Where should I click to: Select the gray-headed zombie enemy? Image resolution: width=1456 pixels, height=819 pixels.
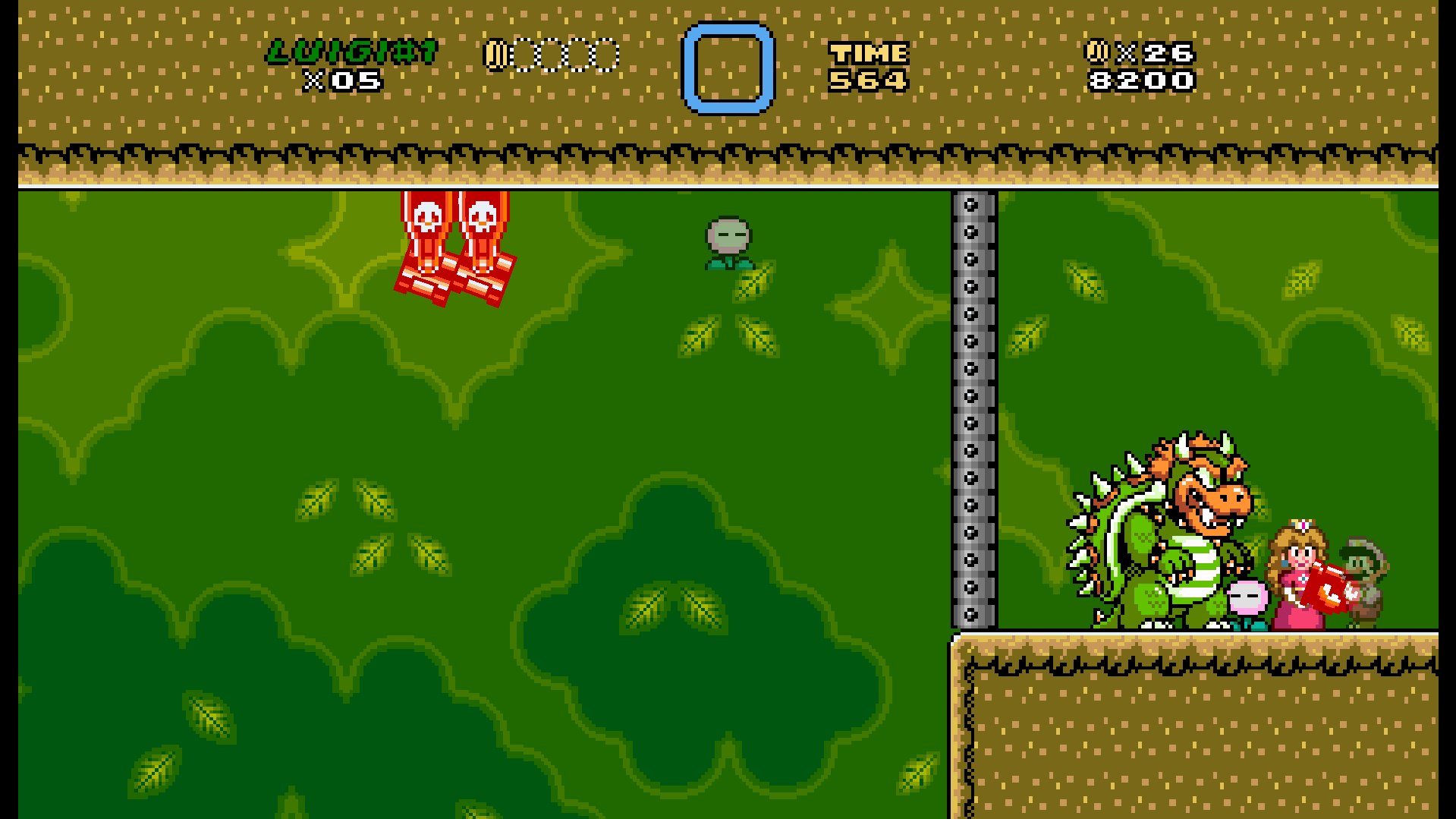pyautogui.click(x=728, y=235)
